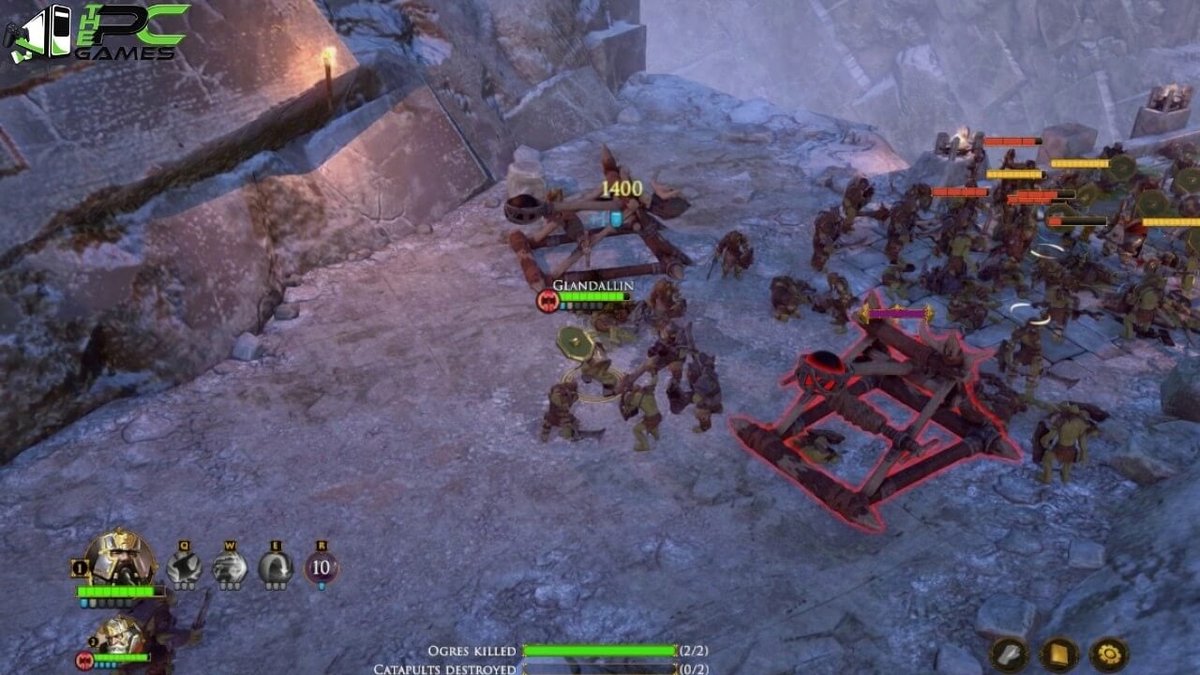Select the second dwarf hero portrait

[x=122, y=634]
